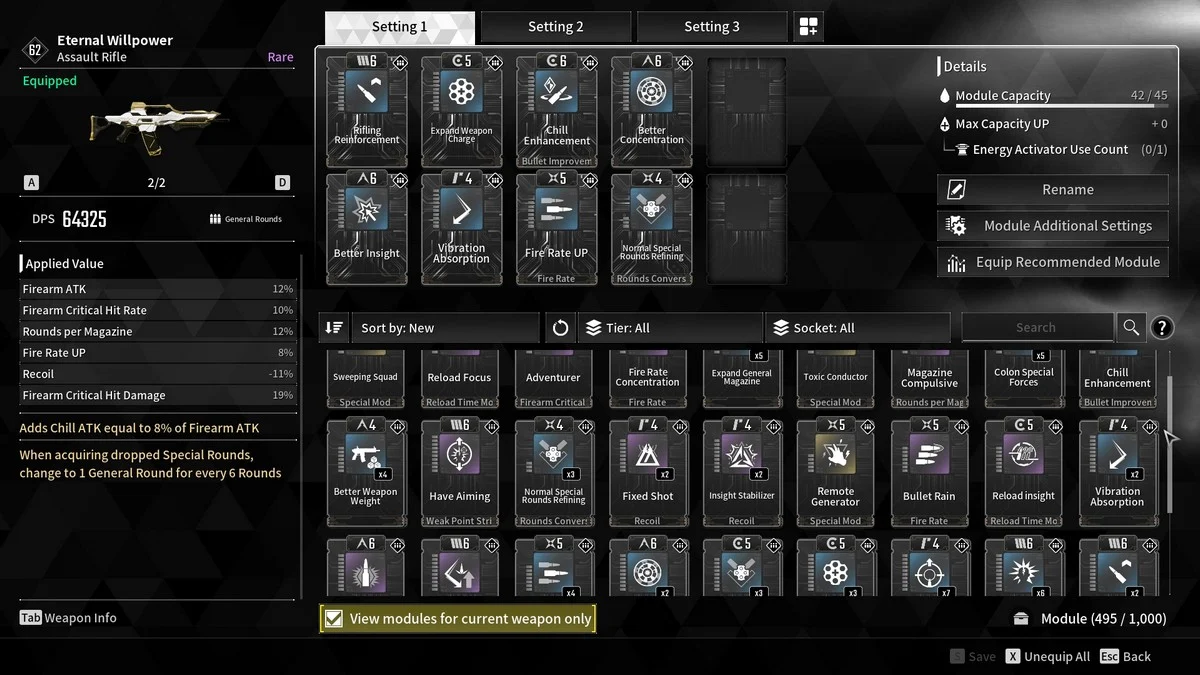
Task: Add a new module setting preset
Action: click(x=808, y=27)
